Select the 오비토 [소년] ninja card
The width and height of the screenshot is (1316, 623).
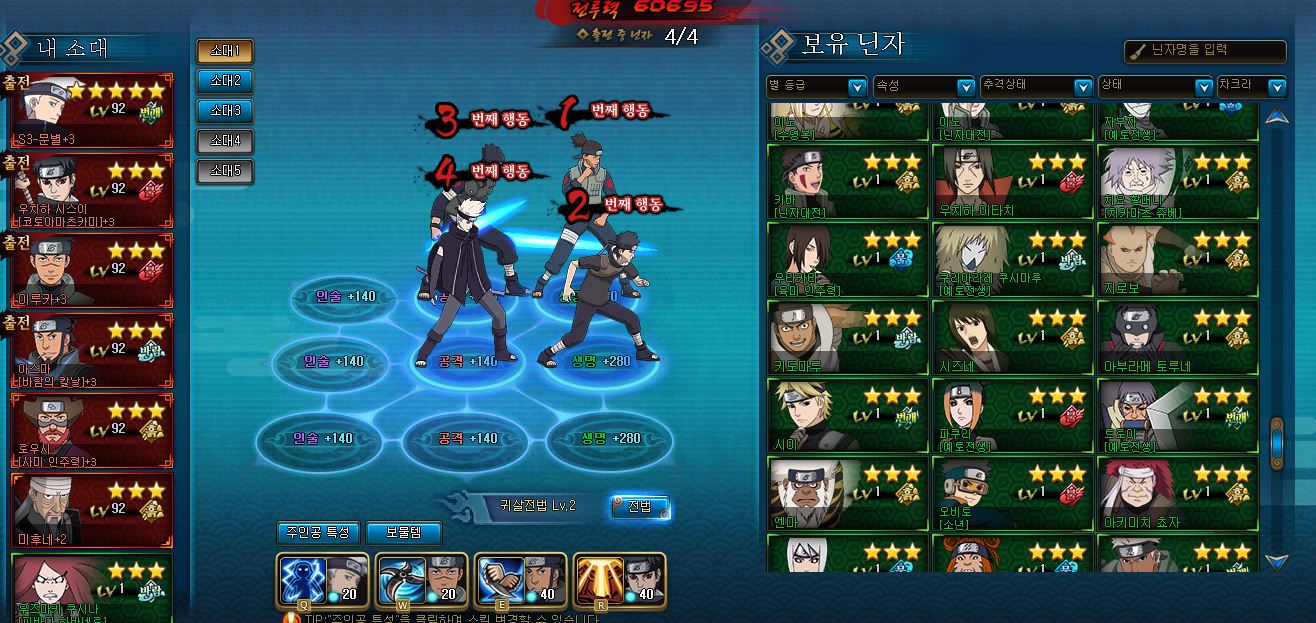point(1011,494)
